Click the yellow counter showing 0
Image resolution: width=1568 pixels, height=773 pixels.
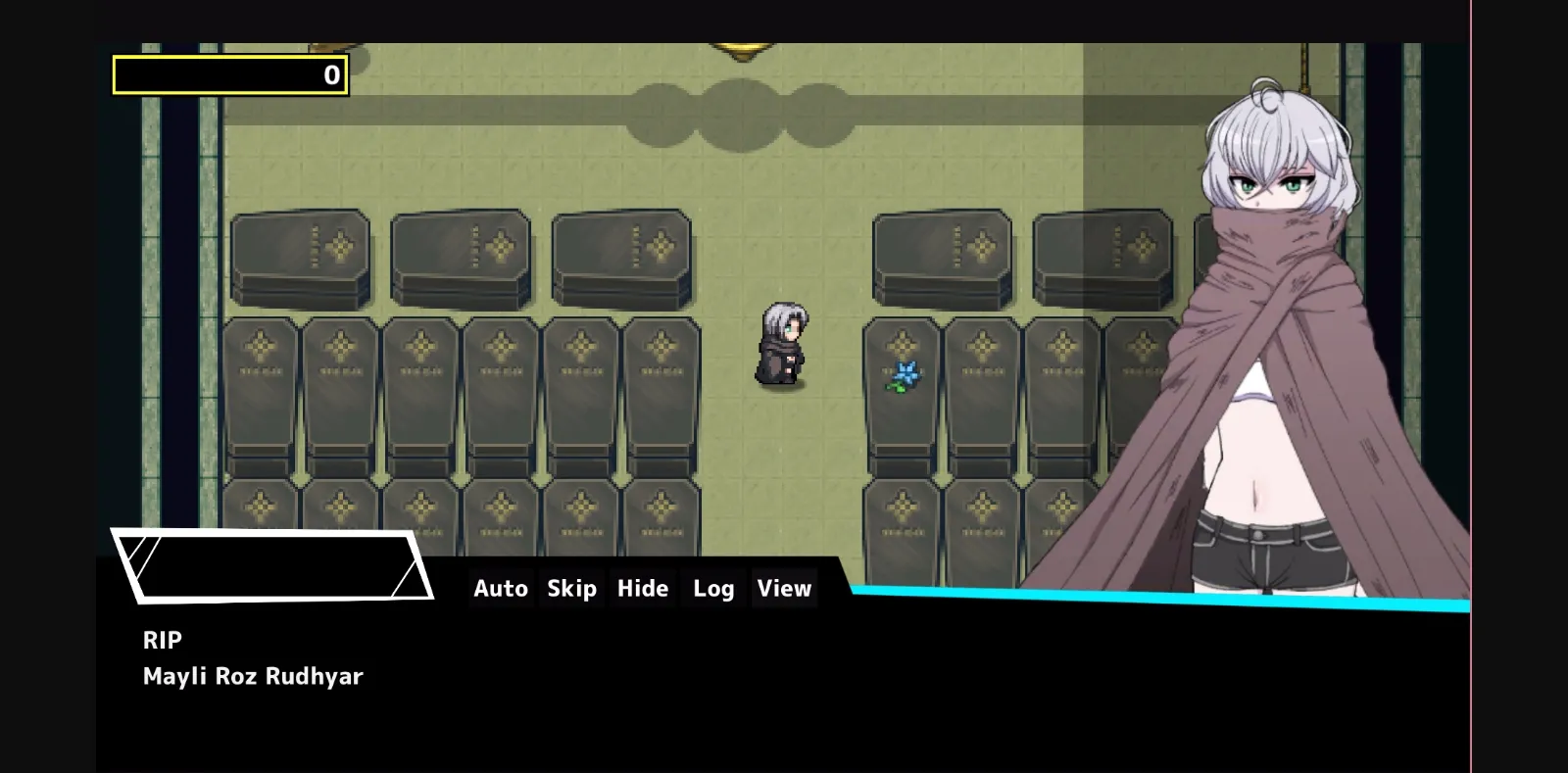230,74
